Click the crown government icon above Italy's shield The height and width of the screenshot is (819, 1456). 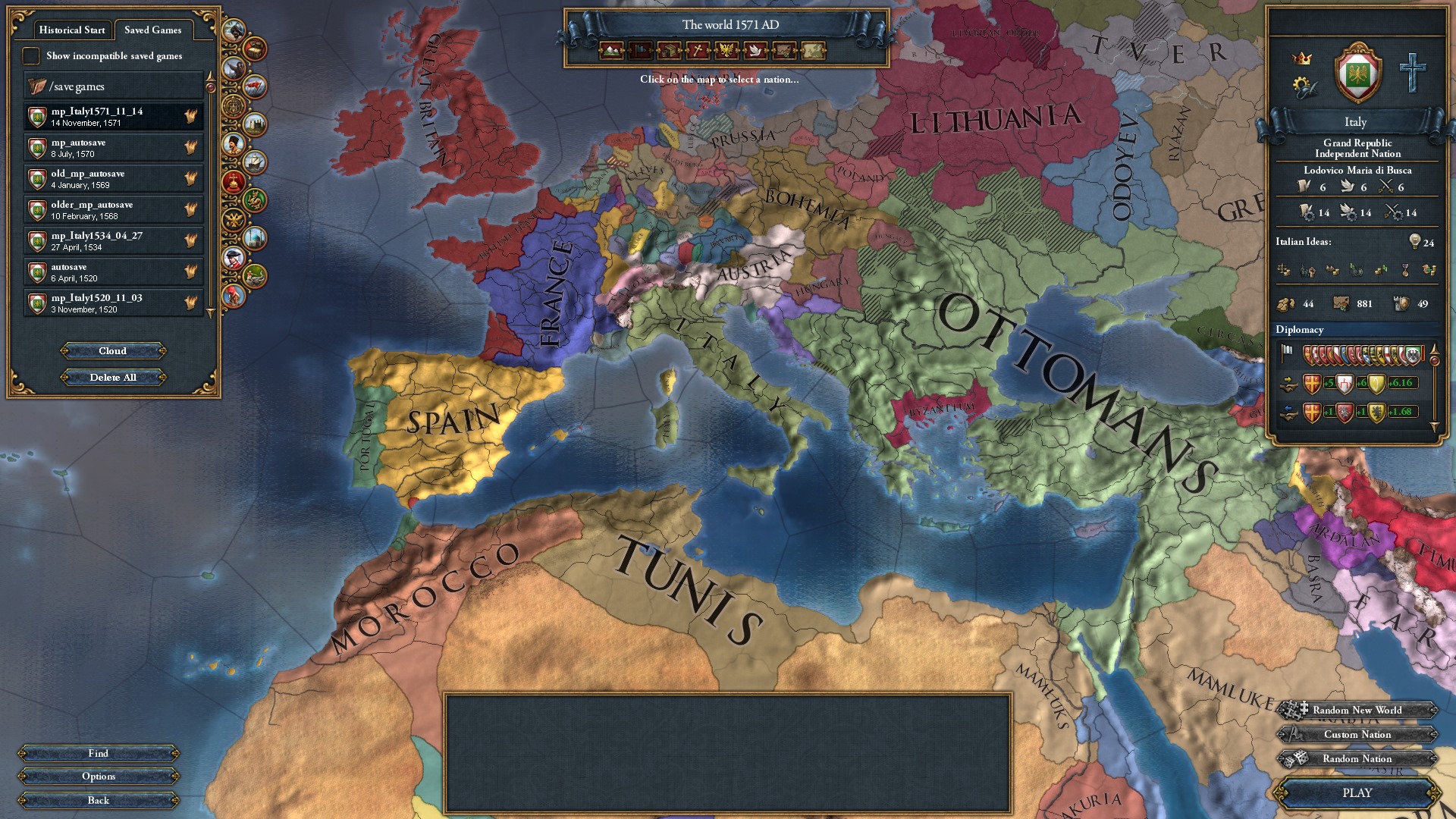click(x=1303, y=56)
